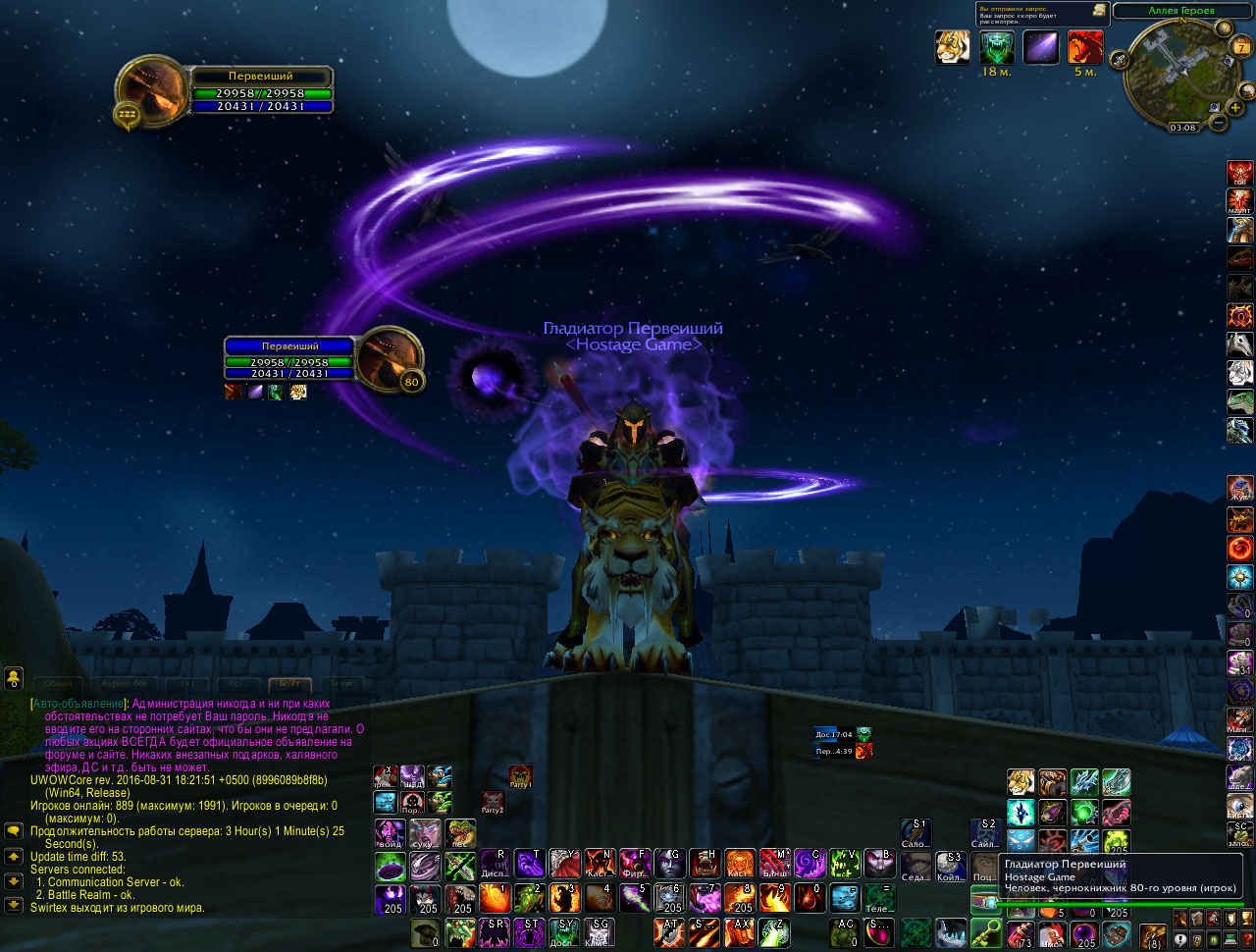Cast the fire spell on slot 1
The width and height of the screenshot is (1256, 952).
point(494,898)
